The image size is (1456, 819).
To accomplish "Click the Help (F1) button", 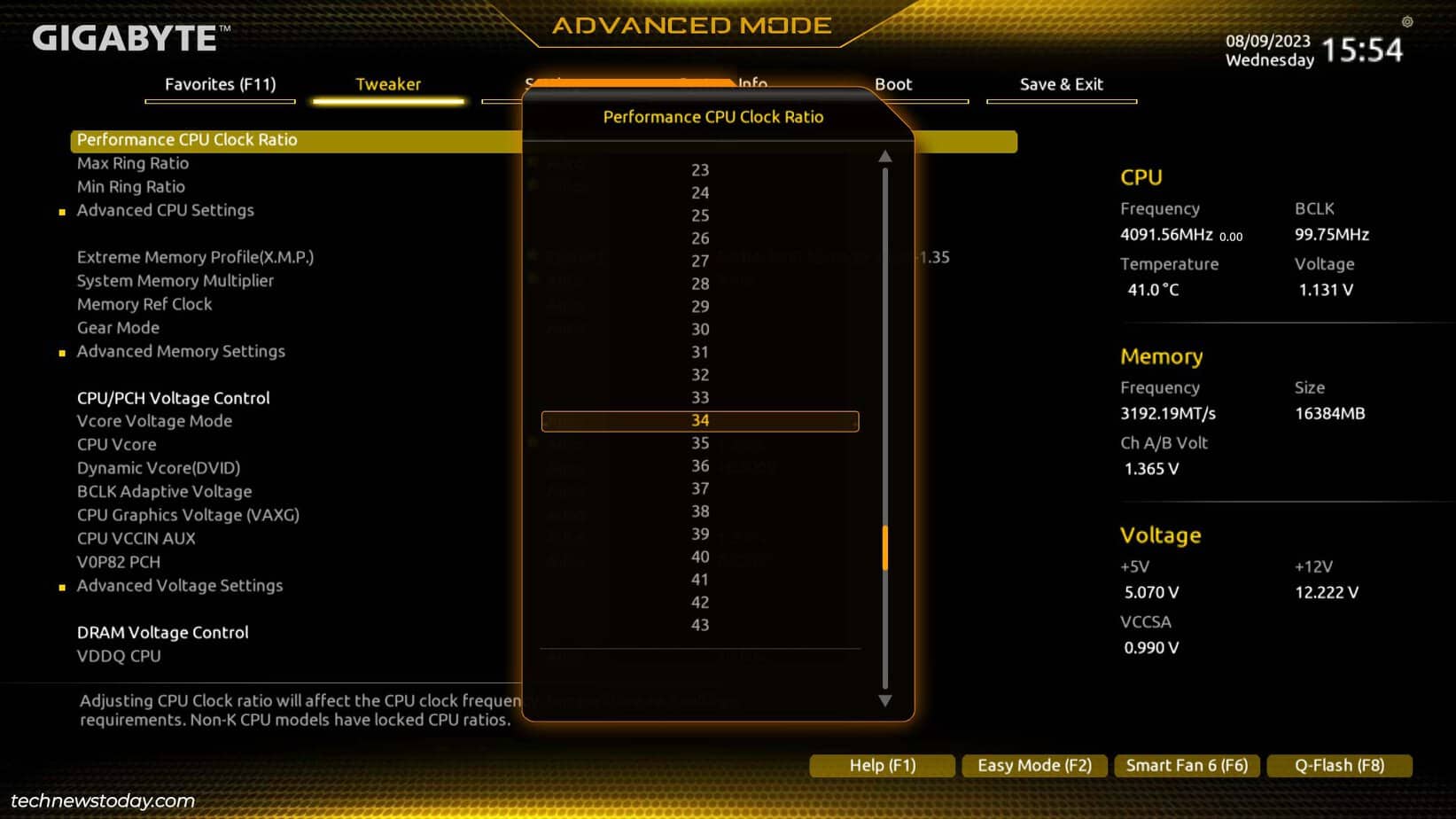I will pyautogui.click(x=882, y=765).
